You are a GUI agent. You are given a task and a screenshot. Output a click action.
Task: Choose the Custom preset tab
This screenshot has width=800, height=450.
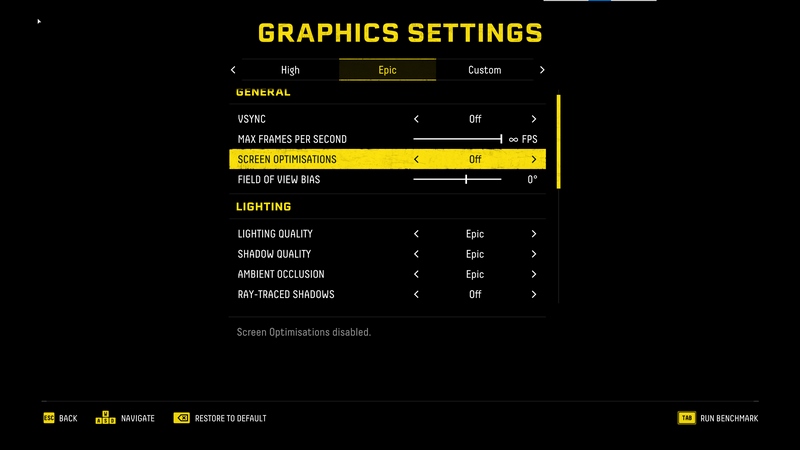[x=485, y=70]
